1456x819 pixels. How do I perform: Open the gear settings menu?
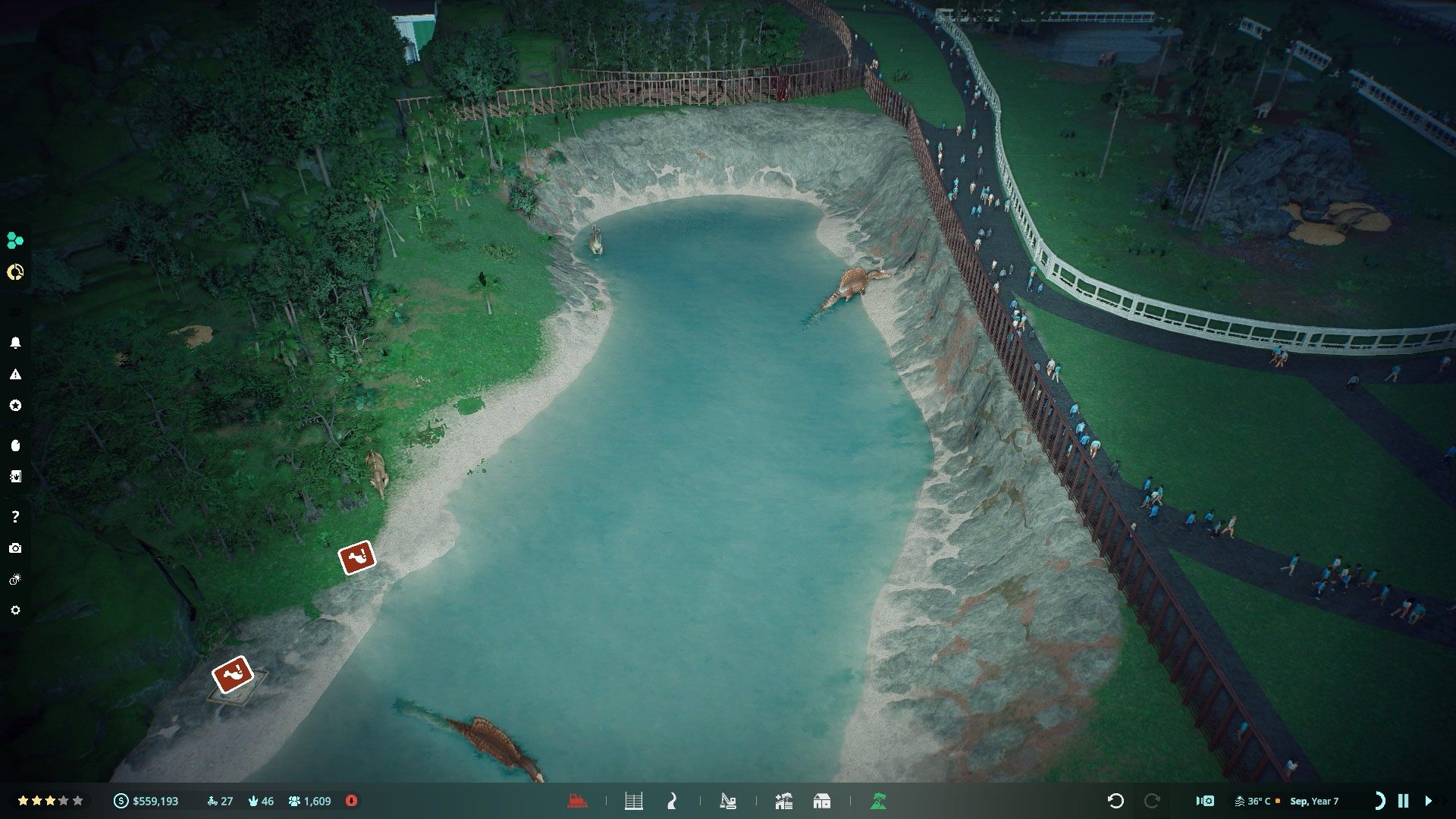(x=15, y=610)
